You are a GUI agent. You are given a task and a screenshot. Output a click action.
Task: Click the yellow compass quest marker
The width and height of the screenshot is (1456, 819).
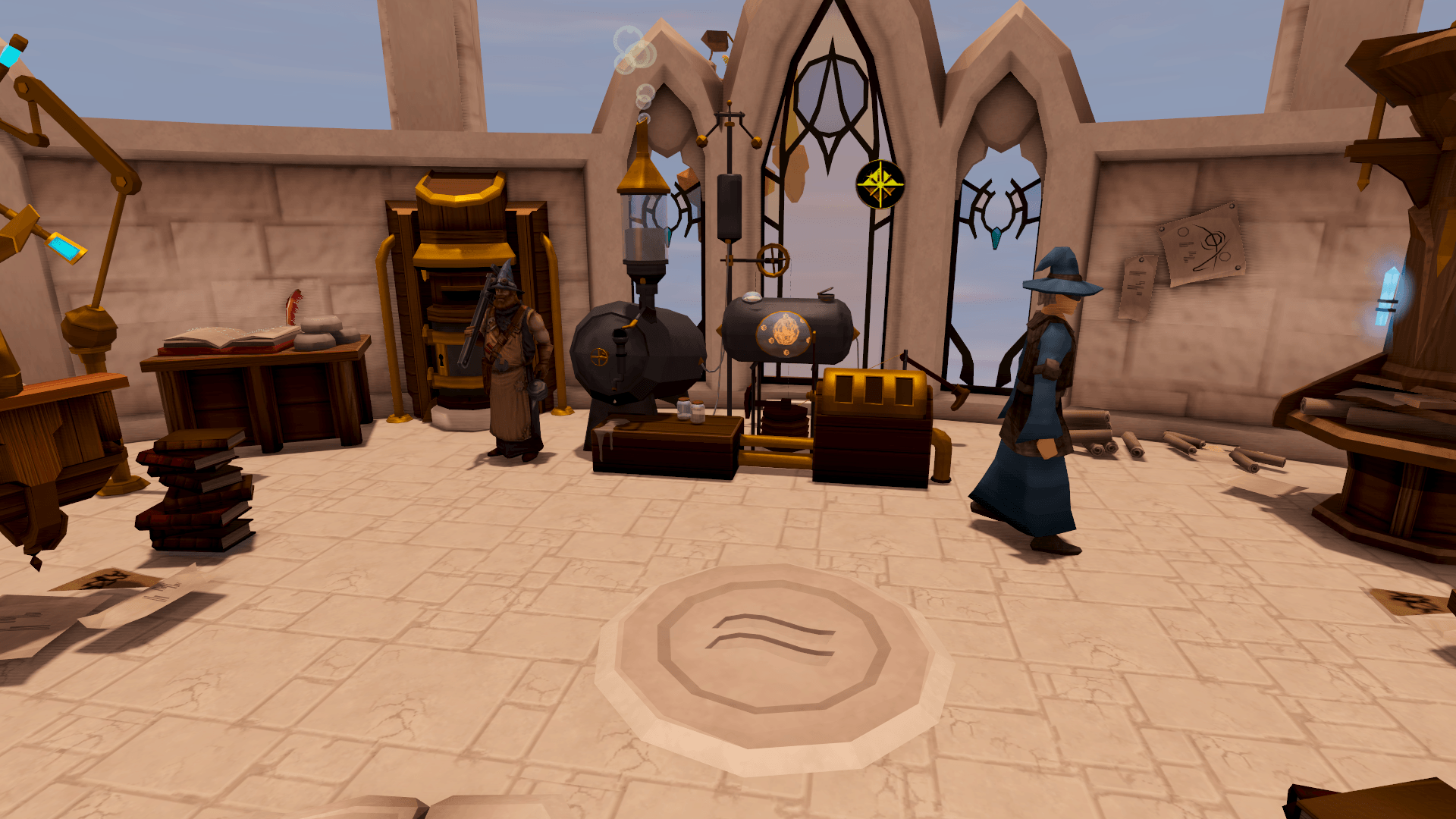click(x=880, y=184)
